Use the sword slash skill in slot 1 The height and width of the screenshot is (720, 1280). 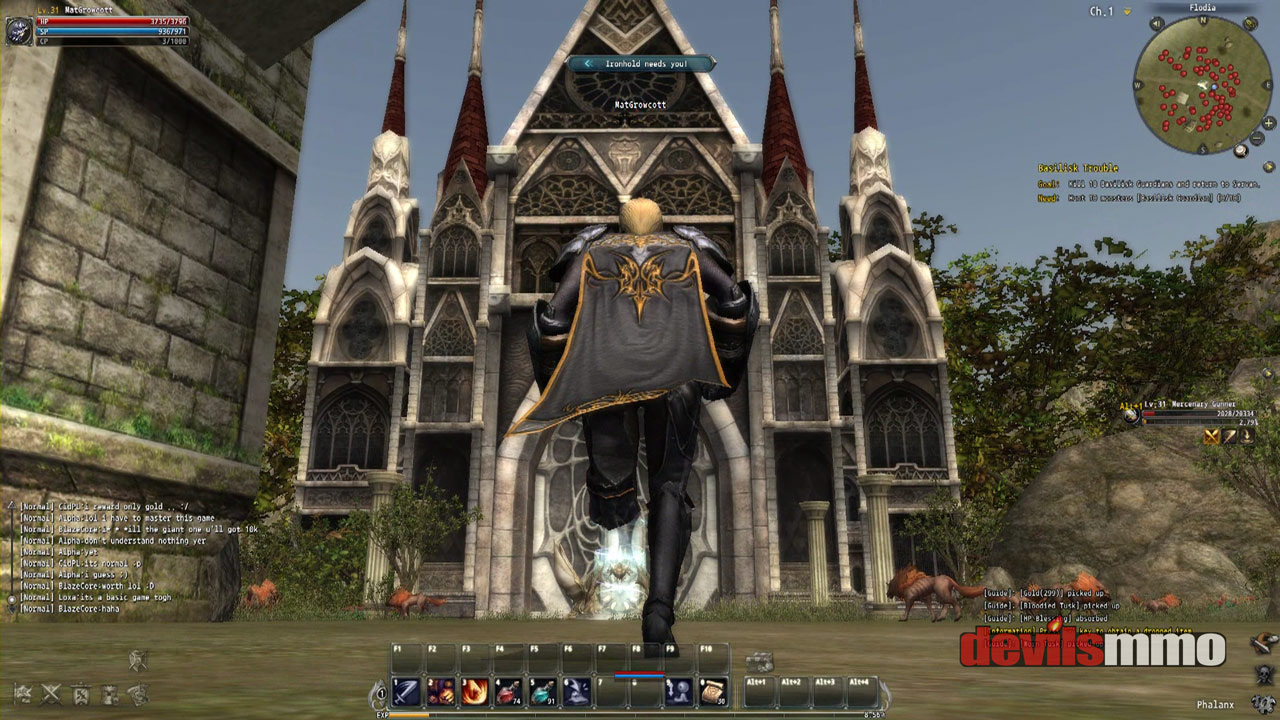406,691
